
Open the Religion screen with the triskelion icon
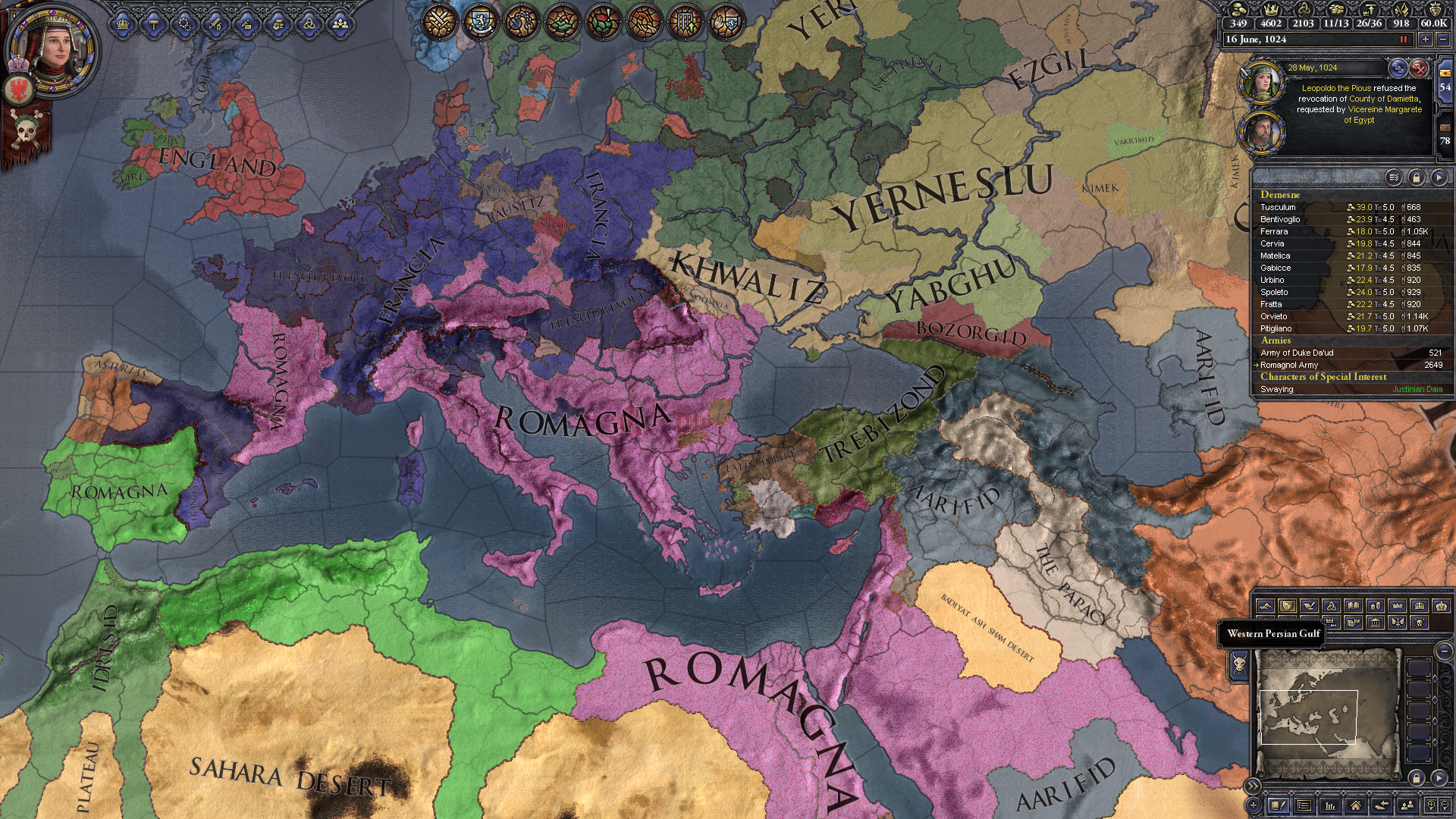tap(309, 23)
